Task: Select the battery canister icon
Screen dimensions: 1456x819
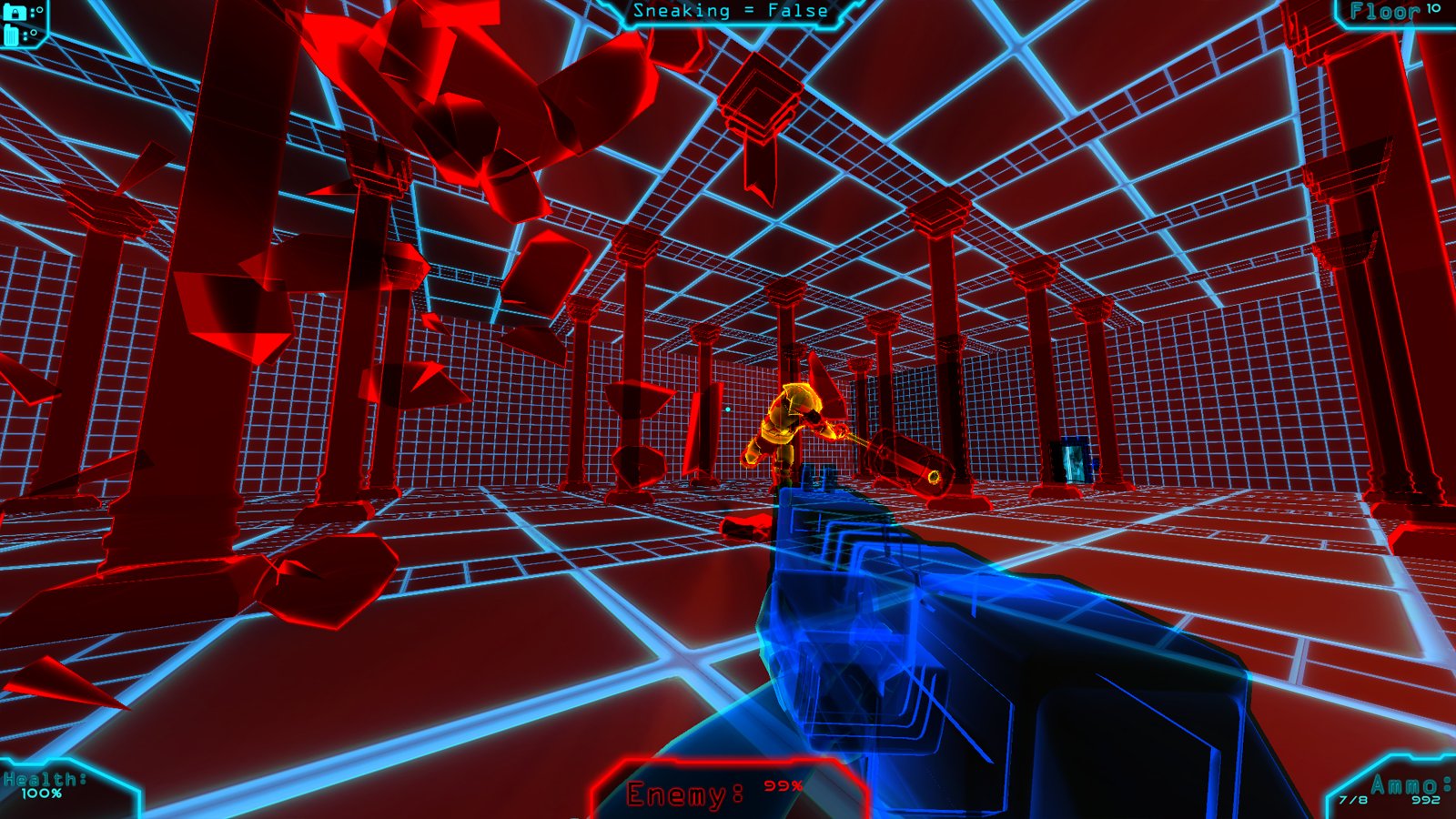Action: tap(12, 35)
